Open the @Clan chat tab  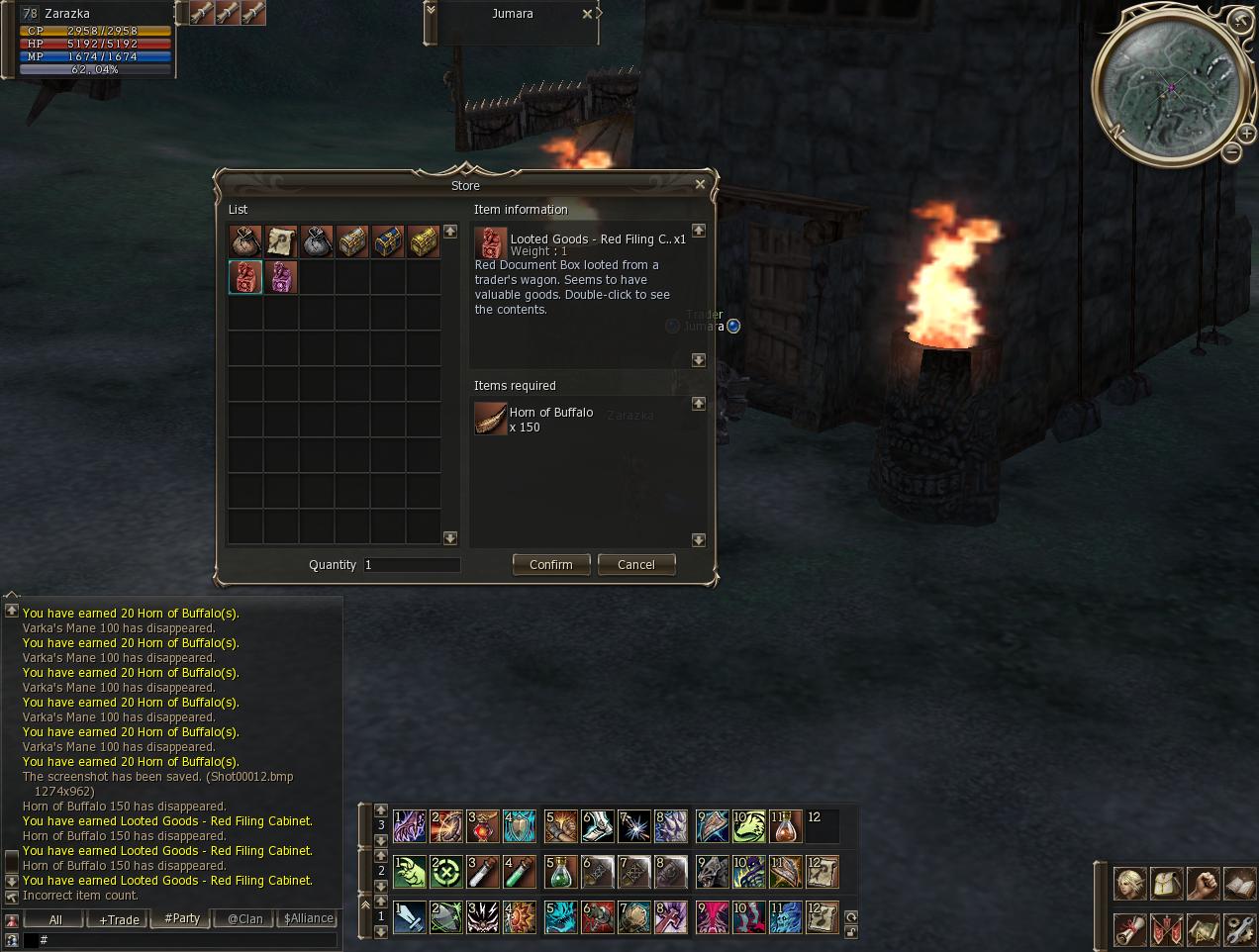coord(244,919)
